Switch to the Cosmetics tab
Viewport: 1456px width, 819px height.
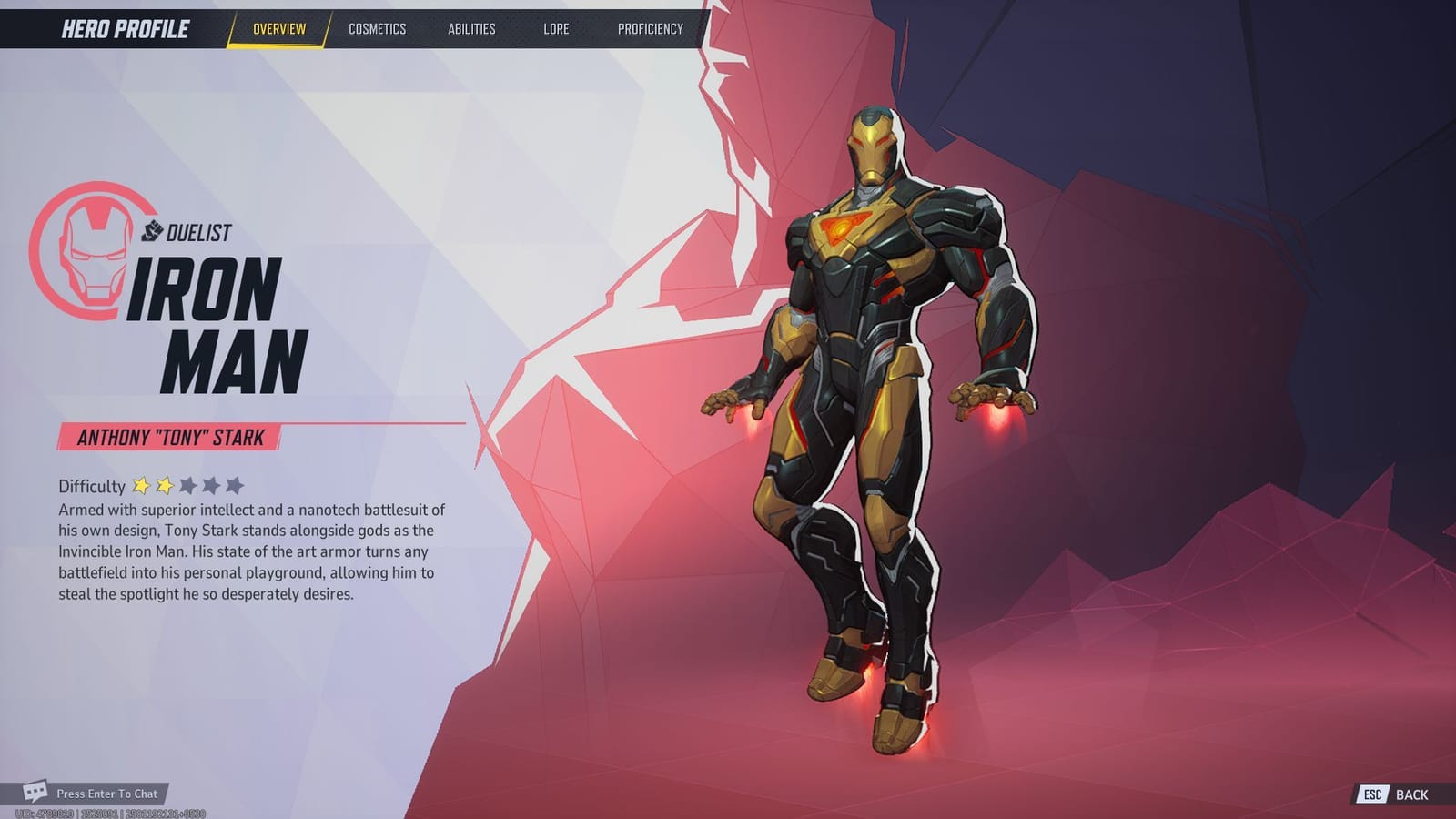coord(377,28)
